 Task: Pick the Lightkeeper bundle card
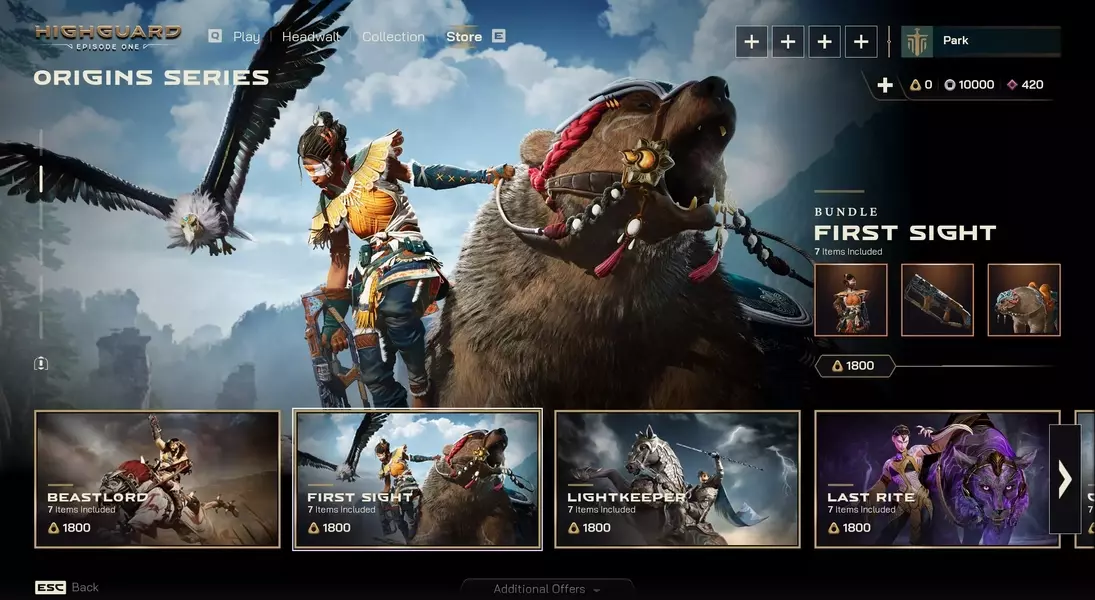(x=677, y=479)
